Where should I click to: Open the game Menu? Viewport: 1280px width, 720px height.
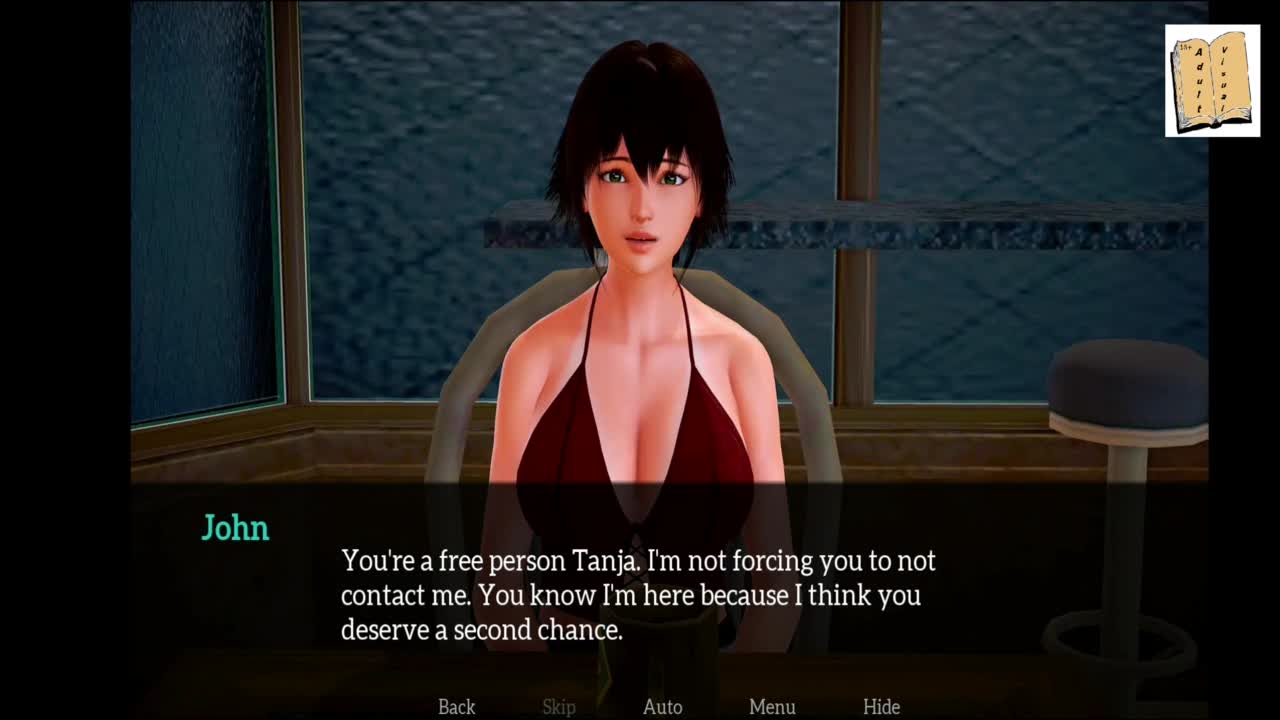tap(772, 707)
